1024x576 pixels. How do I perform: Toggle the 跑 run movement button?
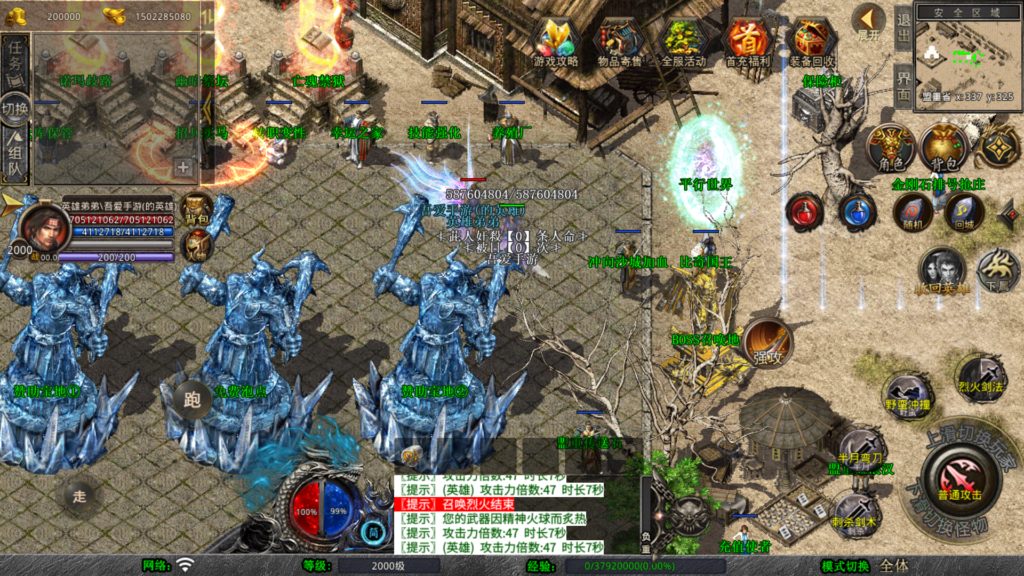pyautogui.click(x=192, y=398)
